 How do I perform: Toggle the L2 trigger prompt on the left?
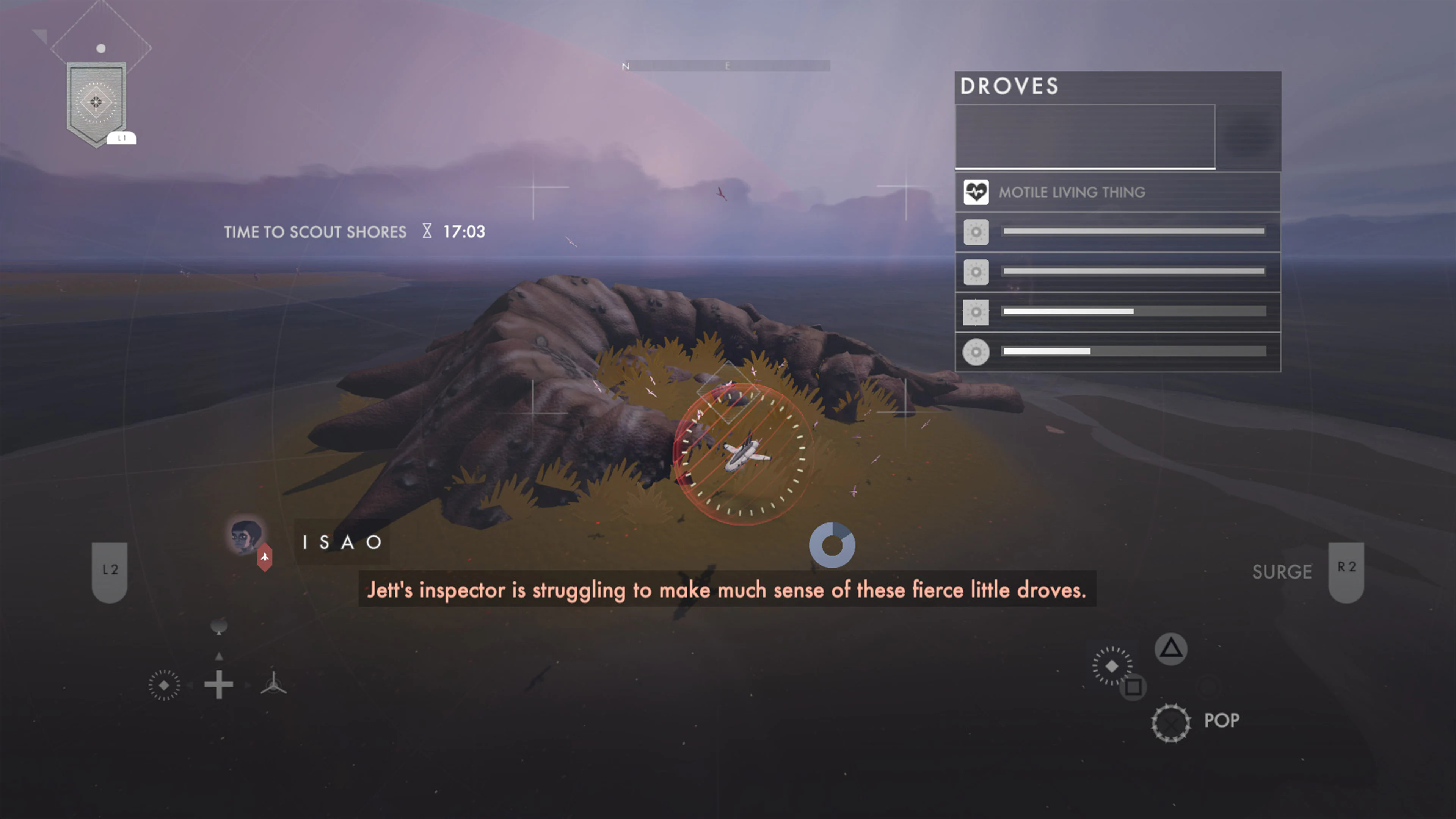[x=109, y=569]
